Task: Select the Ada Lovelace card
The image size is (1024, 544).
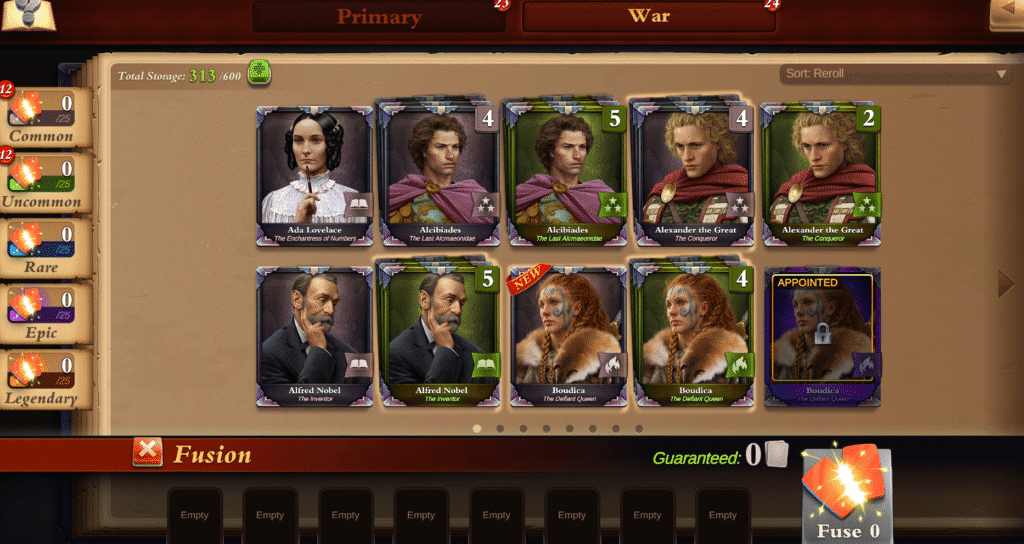Action: (x=315, y=175)
